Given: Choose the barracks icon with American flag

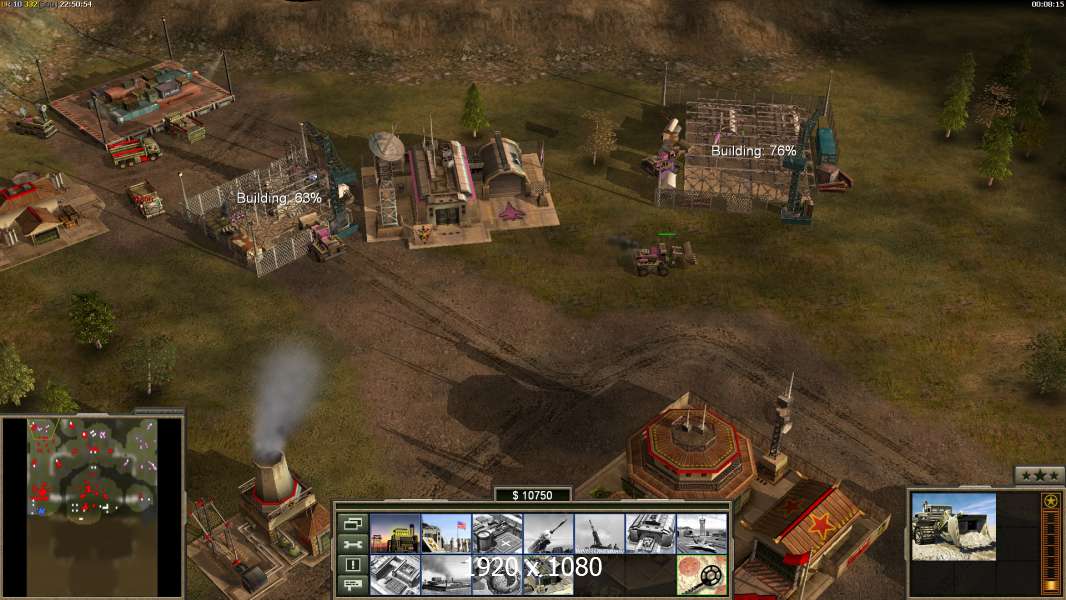Looking at the screenshot, I should point(446,534).
